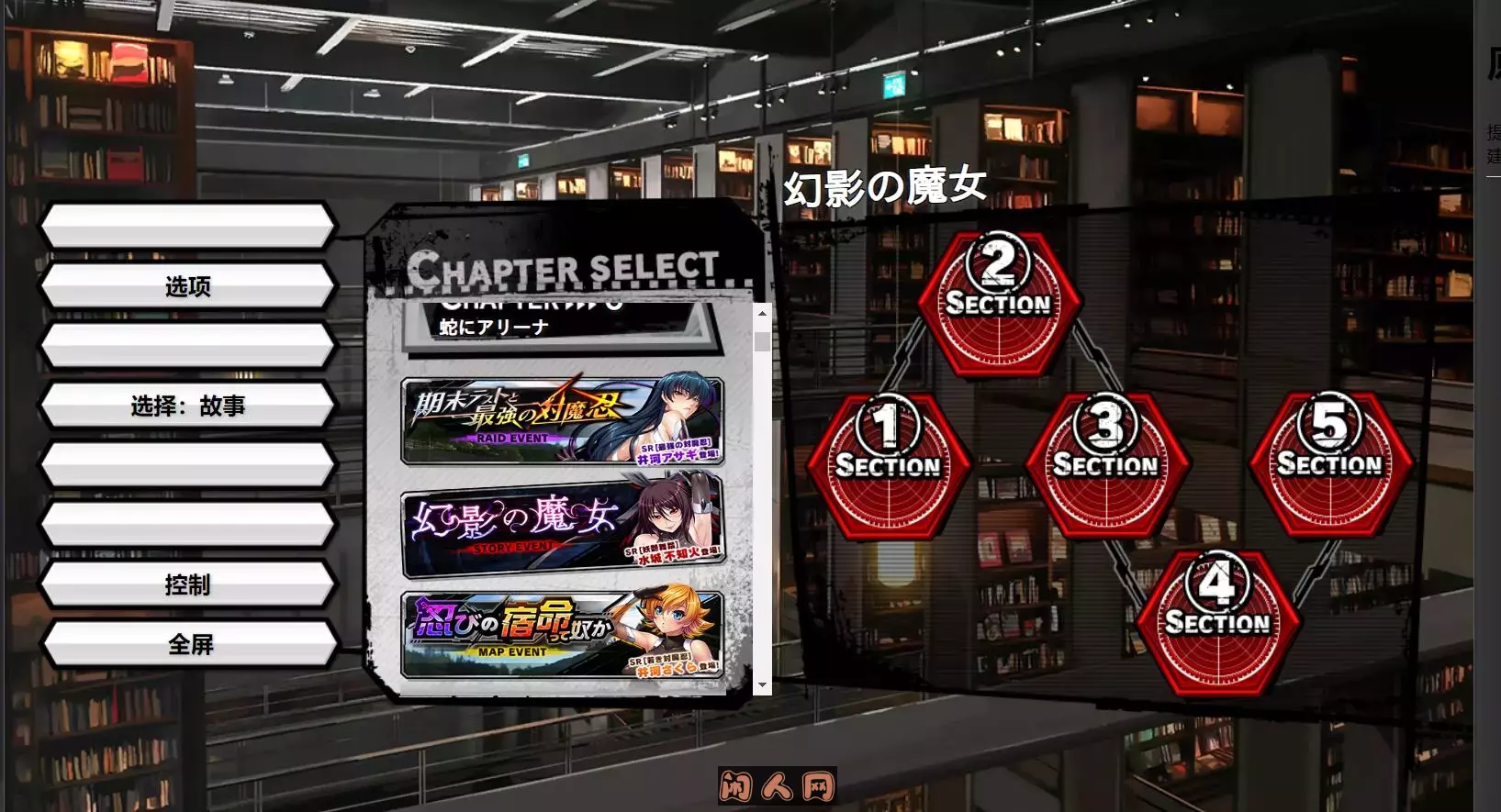
Task: Open the 控制 controls menu
Action: (187, 584)
